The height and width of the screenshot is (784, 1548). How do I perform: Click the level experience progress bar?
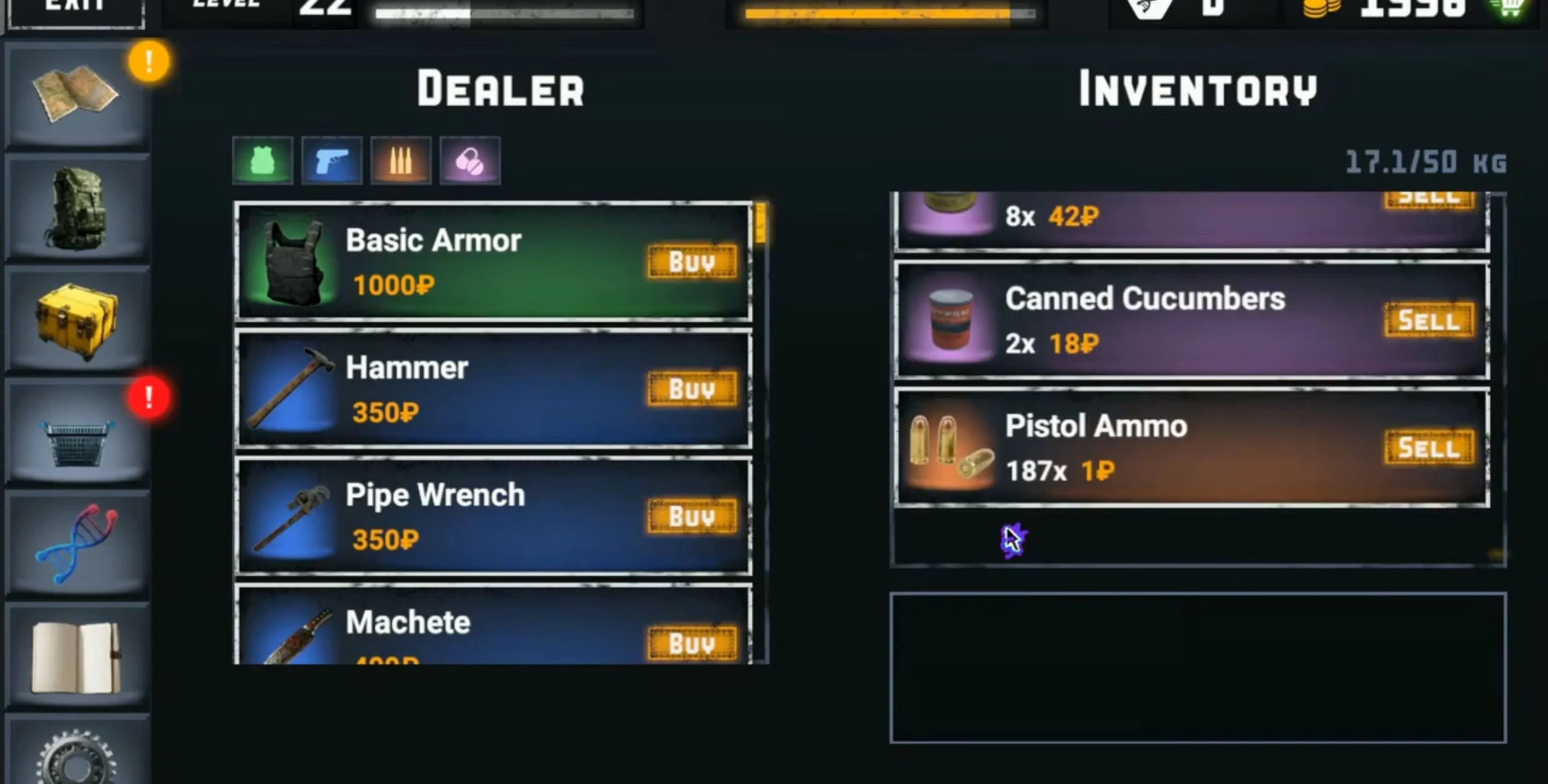508,12
